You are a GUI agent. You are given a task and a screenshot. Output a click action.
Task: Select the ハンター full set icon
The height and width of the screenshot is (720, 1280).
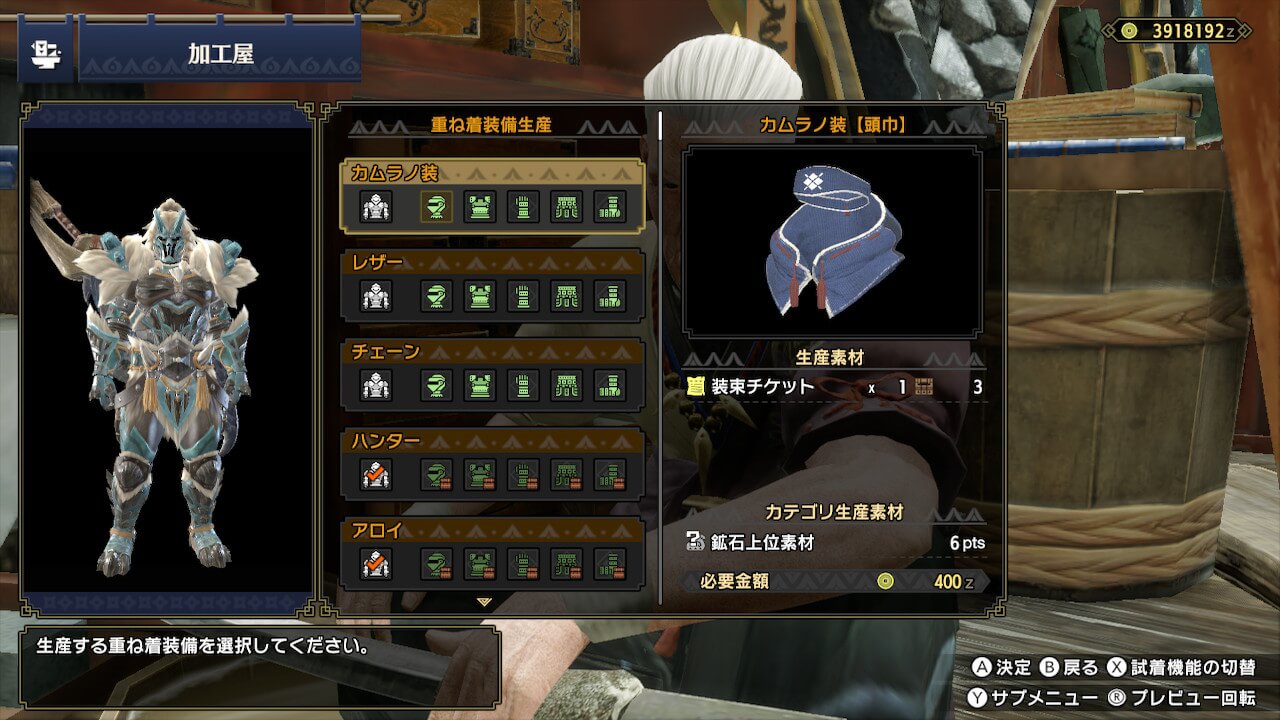tap(376, 474)
